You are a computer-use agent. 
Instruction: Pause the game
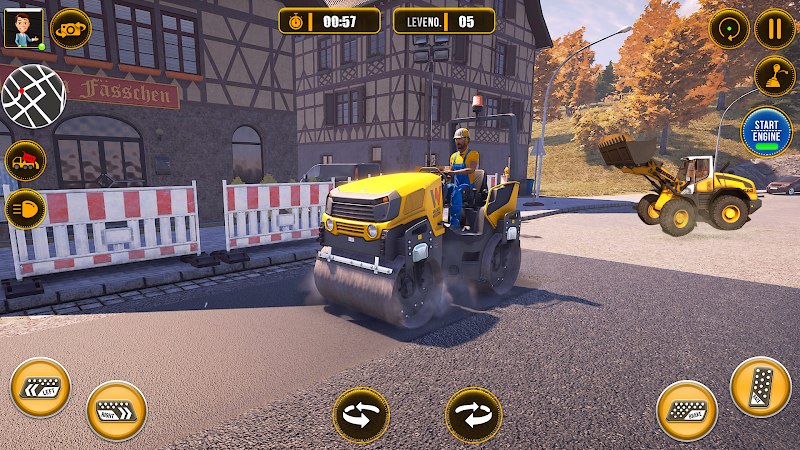[774, 28]
